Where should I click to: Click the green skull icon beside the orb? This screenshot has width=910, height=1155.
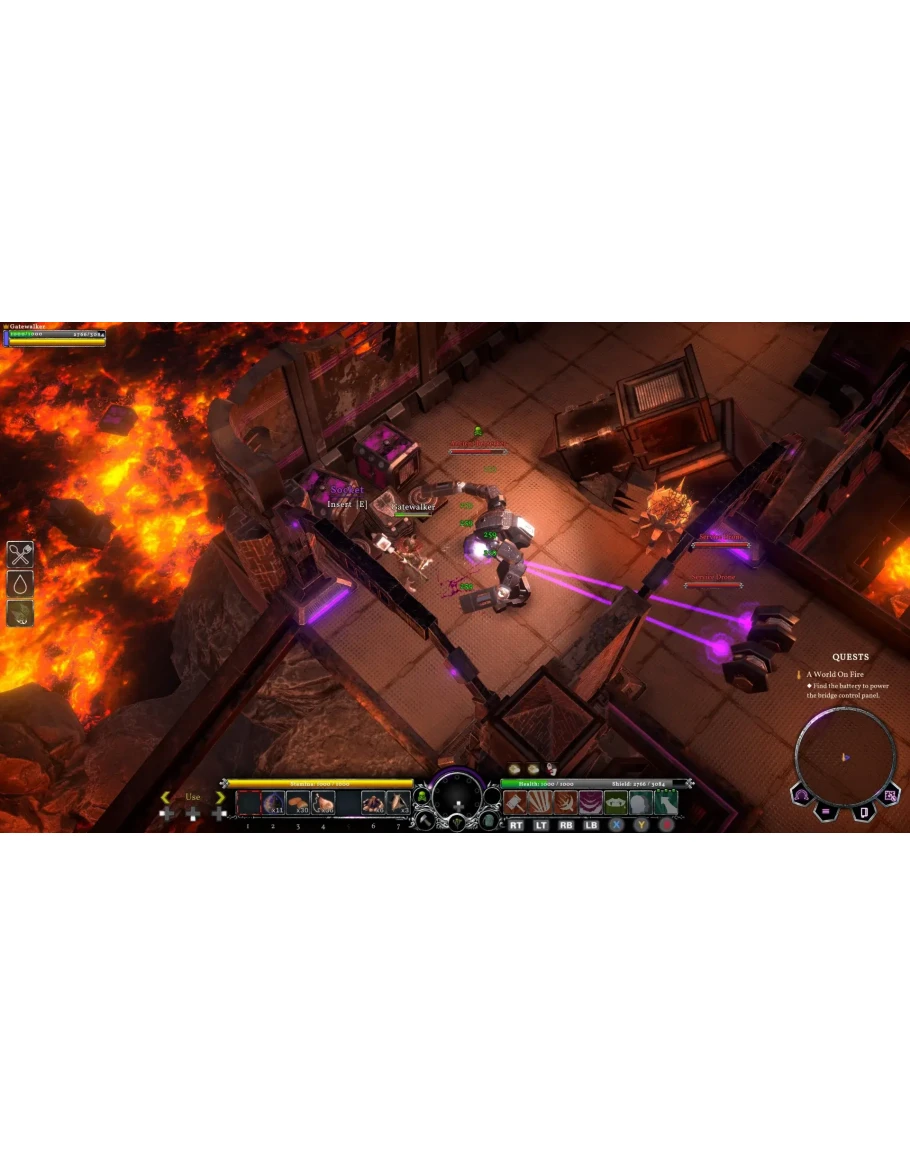click(422, 797)
